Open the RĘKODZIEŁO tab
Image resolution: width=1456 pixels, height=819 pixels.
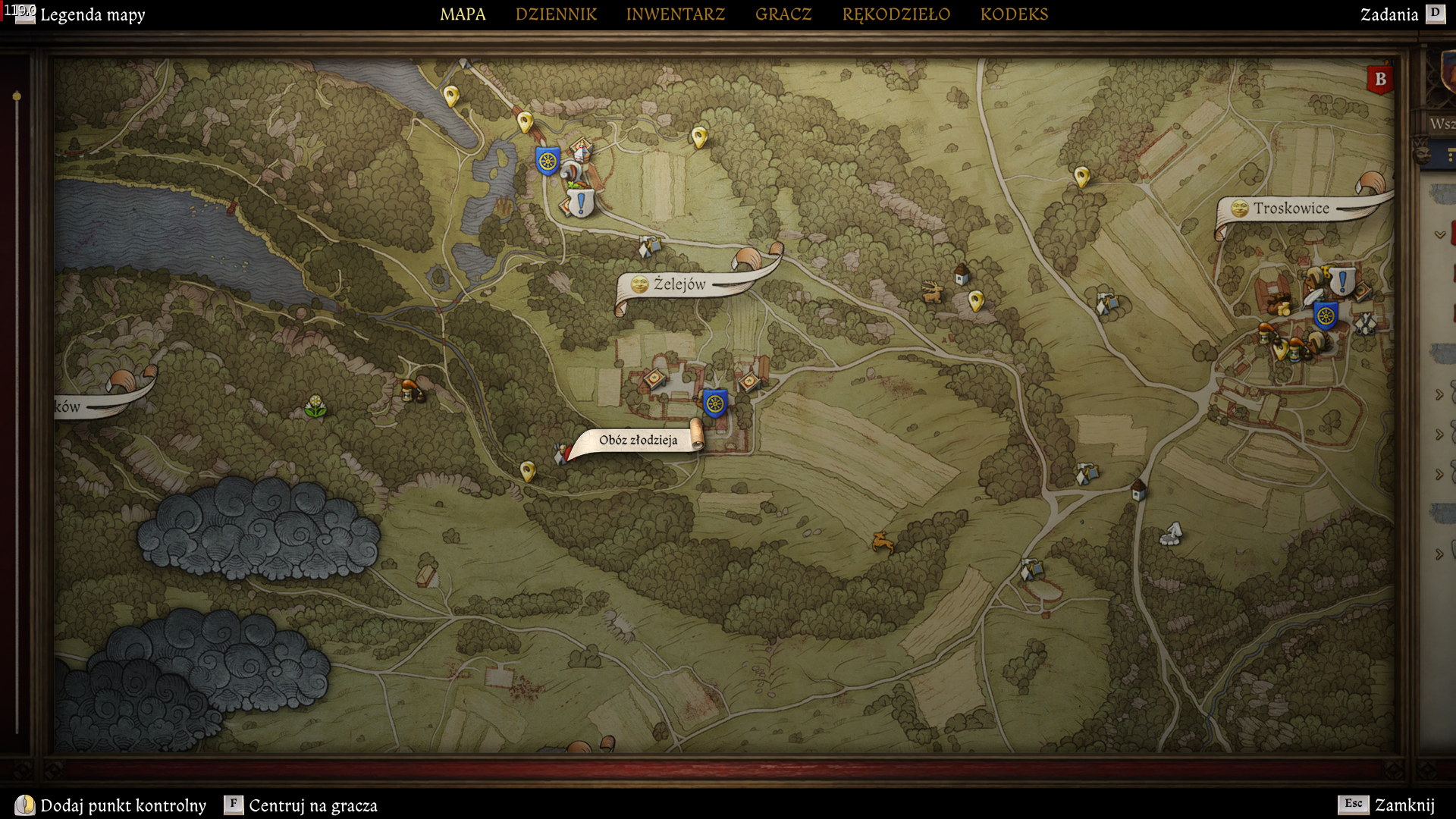(896, 14)
